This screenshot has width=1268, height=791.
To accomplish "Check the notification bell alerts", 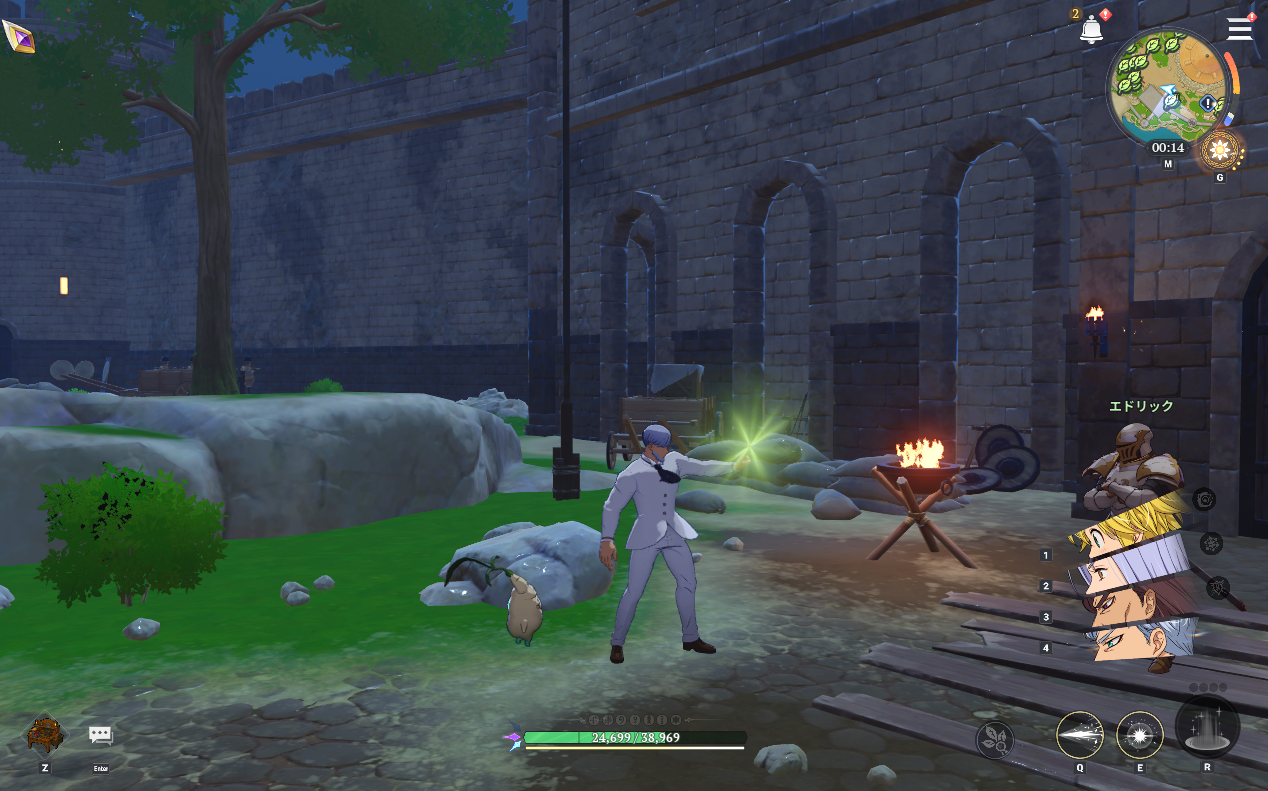I will click(x=1091, y=30).
